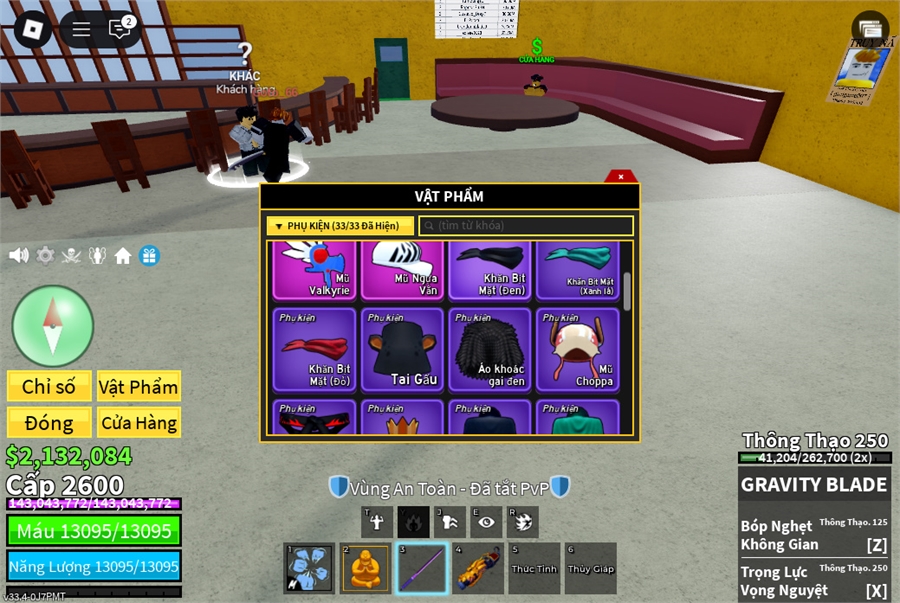Image resolution: width=900 pixels, height=603 pixels.
Task: Select the golden Buddha hotbar slot
Action: [366, 568]
